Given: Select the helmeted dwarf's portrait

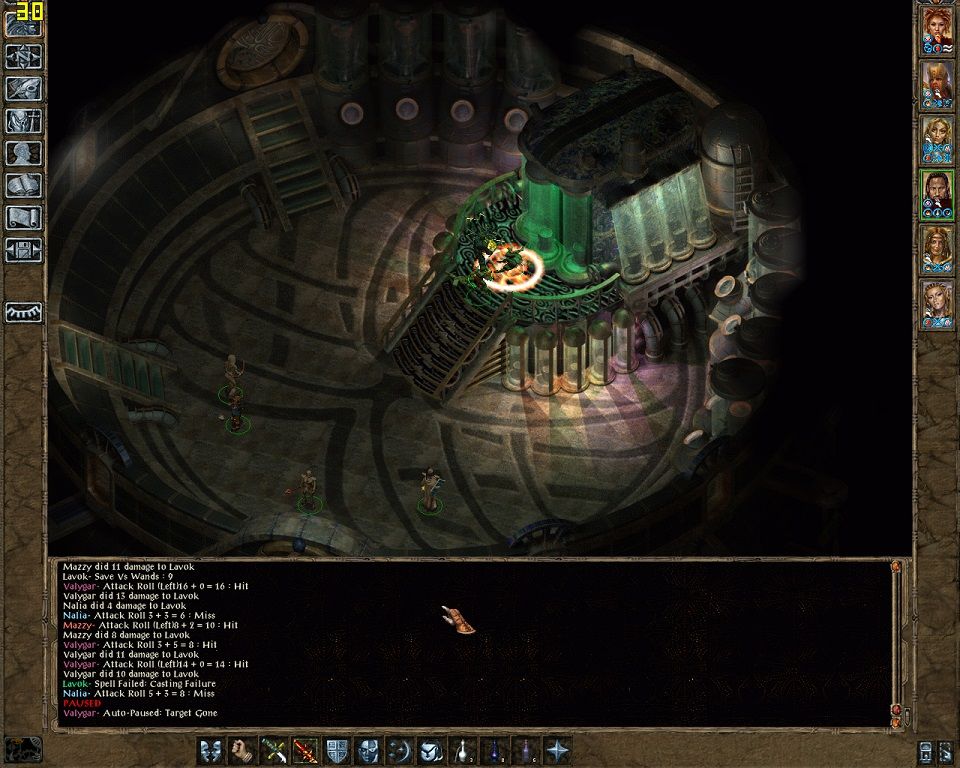Looking at the screenshot, I should point(938,85).
